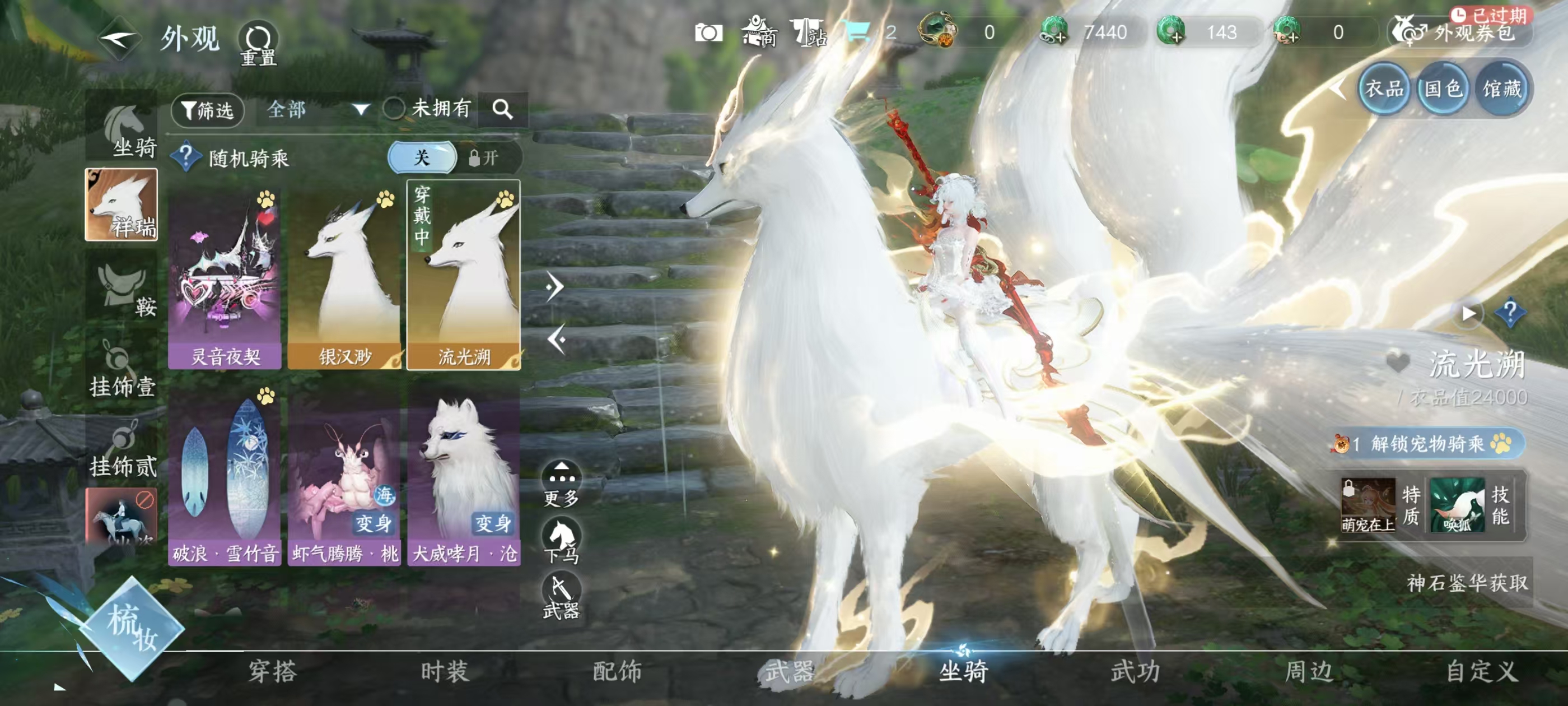Reset appearance with the 重置 button

point(258,43)
